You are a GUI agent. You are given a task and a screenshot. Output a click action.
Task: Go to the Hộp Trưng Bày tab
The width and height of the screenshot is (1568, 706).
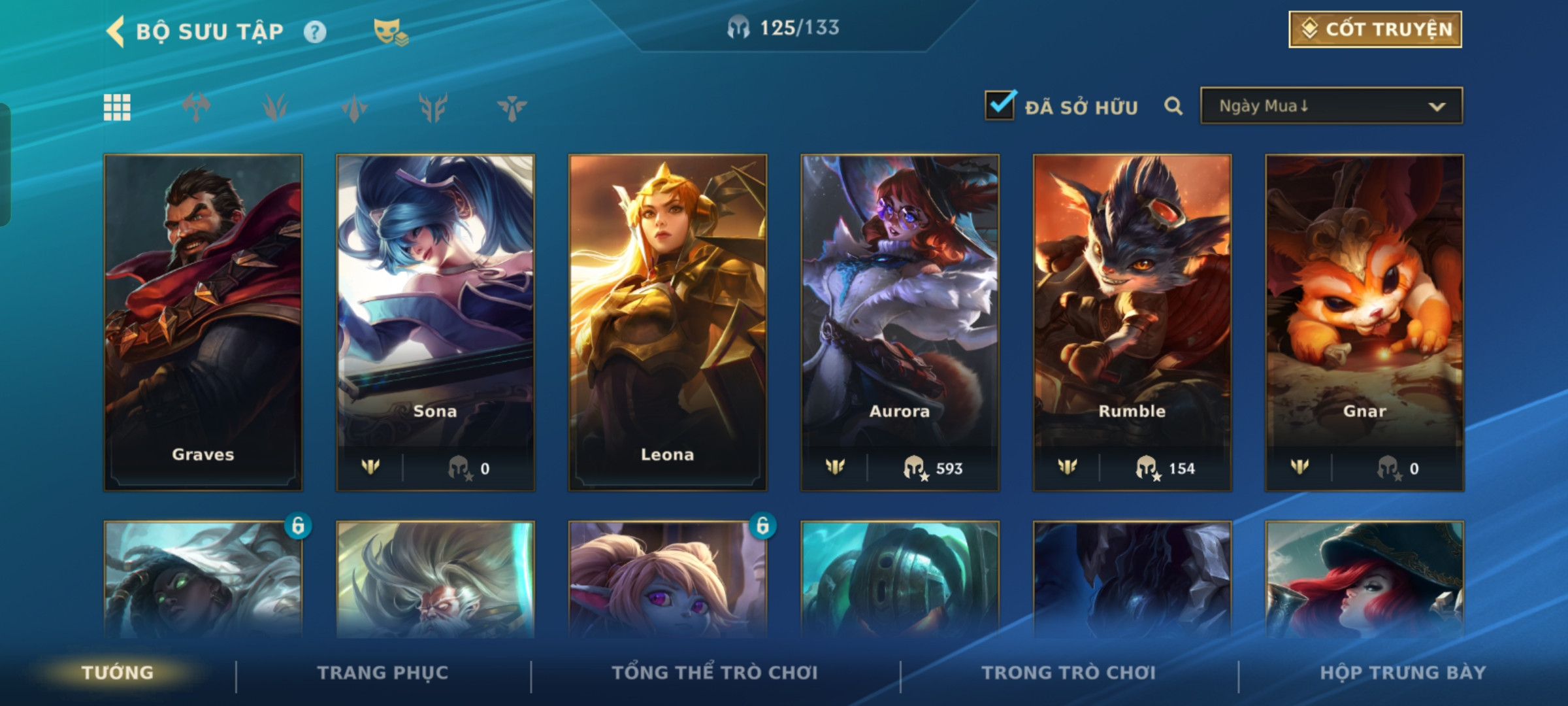(1403, 673)
